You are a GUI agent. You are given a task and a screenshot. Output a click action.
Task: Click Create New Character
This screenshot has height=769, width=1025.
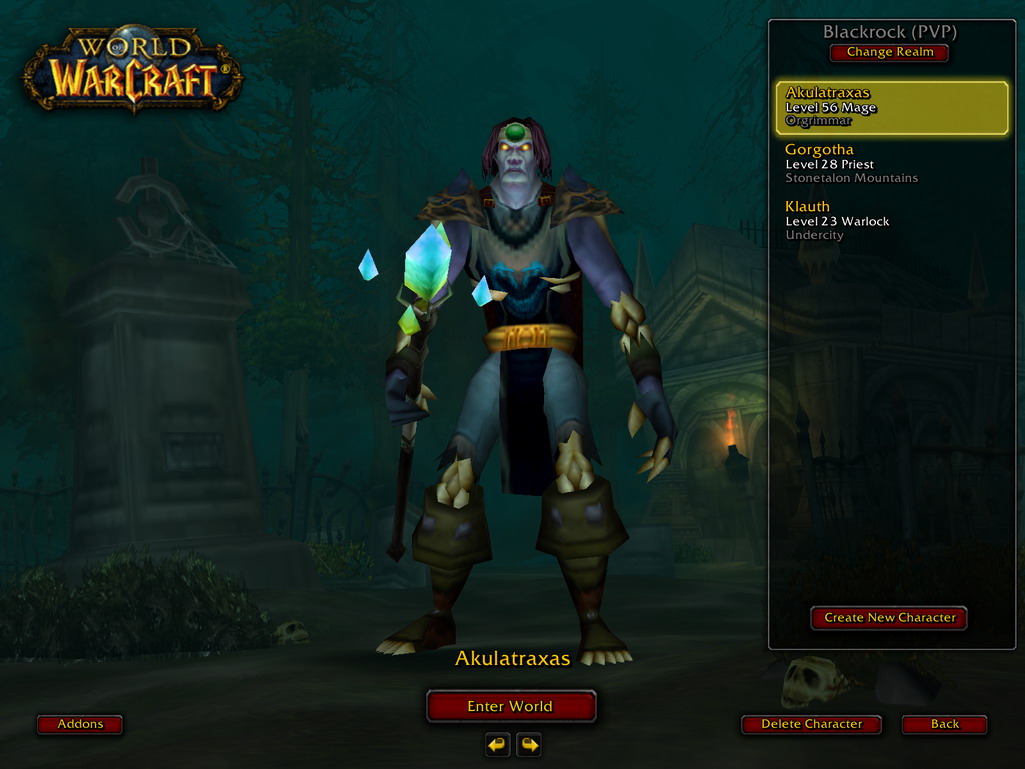tap(889, 618)
